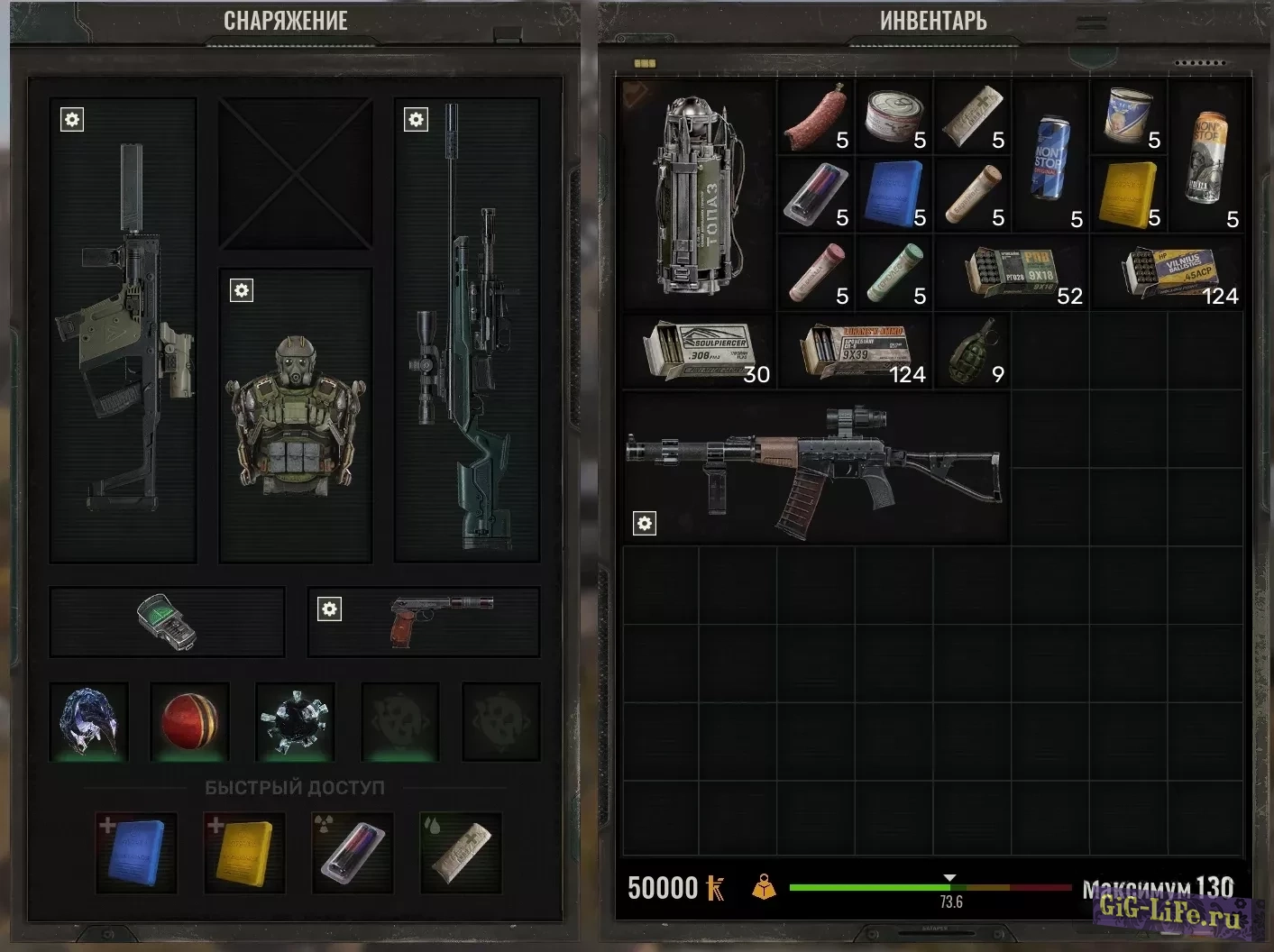Open gear settings on the SMG slot
The image size is (1274, 952).
pyautogui.click(x=72, y=119)
